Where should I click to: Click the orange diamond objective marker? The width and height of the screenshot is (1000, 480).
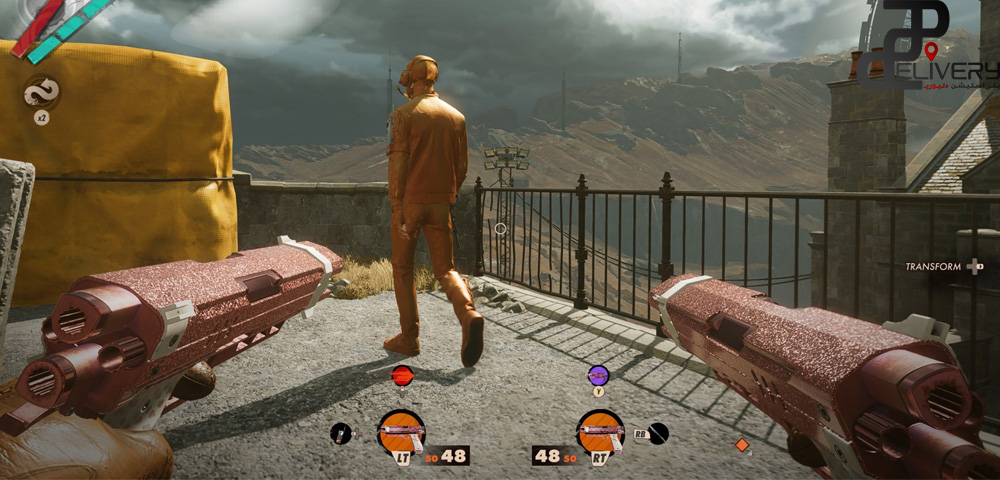[742, 444]
